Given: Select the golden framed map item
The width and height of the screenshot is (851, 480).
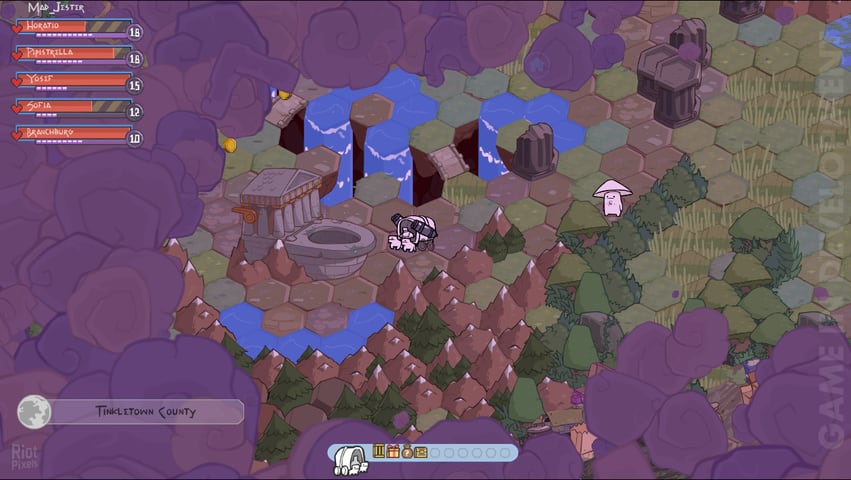Looking at the screenshot, I should click(421, 452).
